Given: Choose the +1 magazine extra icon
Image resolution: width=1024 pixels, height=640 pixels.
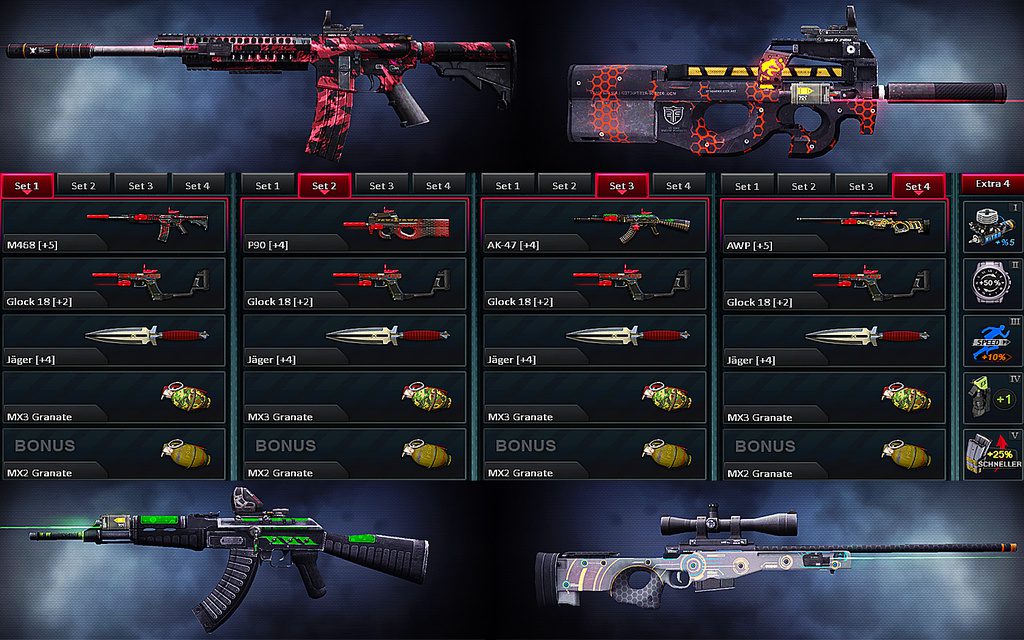Looking at the screenshot, I should point(992,397).
